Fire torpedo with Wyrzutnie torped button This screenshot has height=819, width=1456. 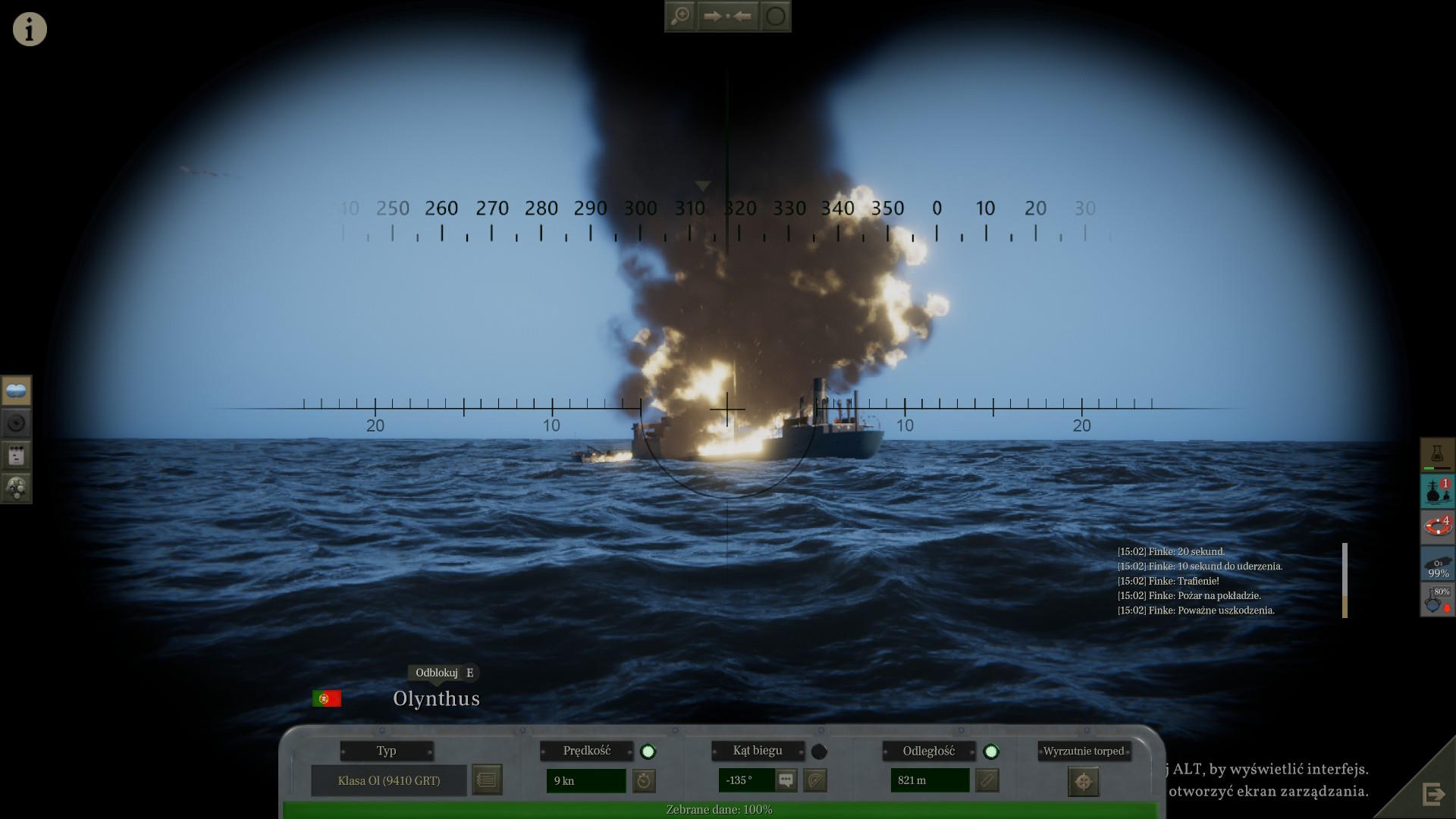(x=1083, y=781)
